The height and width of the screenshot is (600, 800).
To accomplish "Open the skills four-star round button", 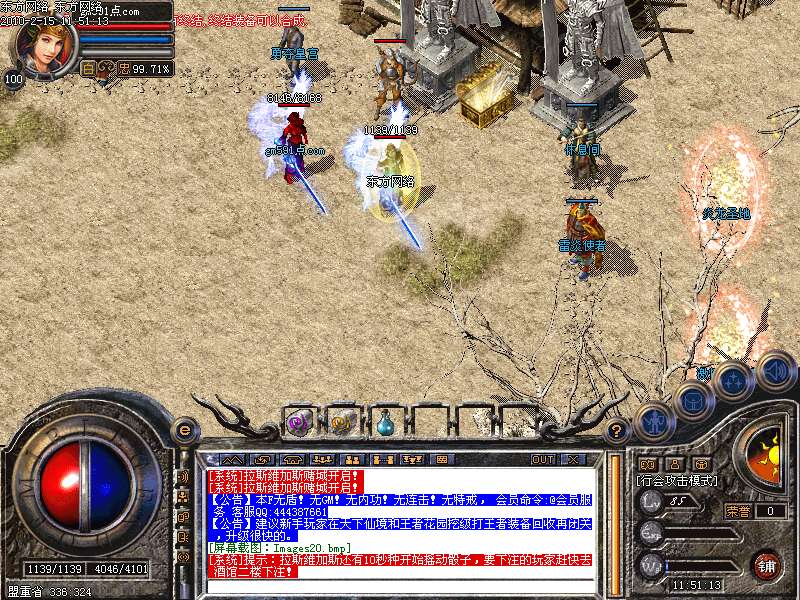I will click(733, 381).
